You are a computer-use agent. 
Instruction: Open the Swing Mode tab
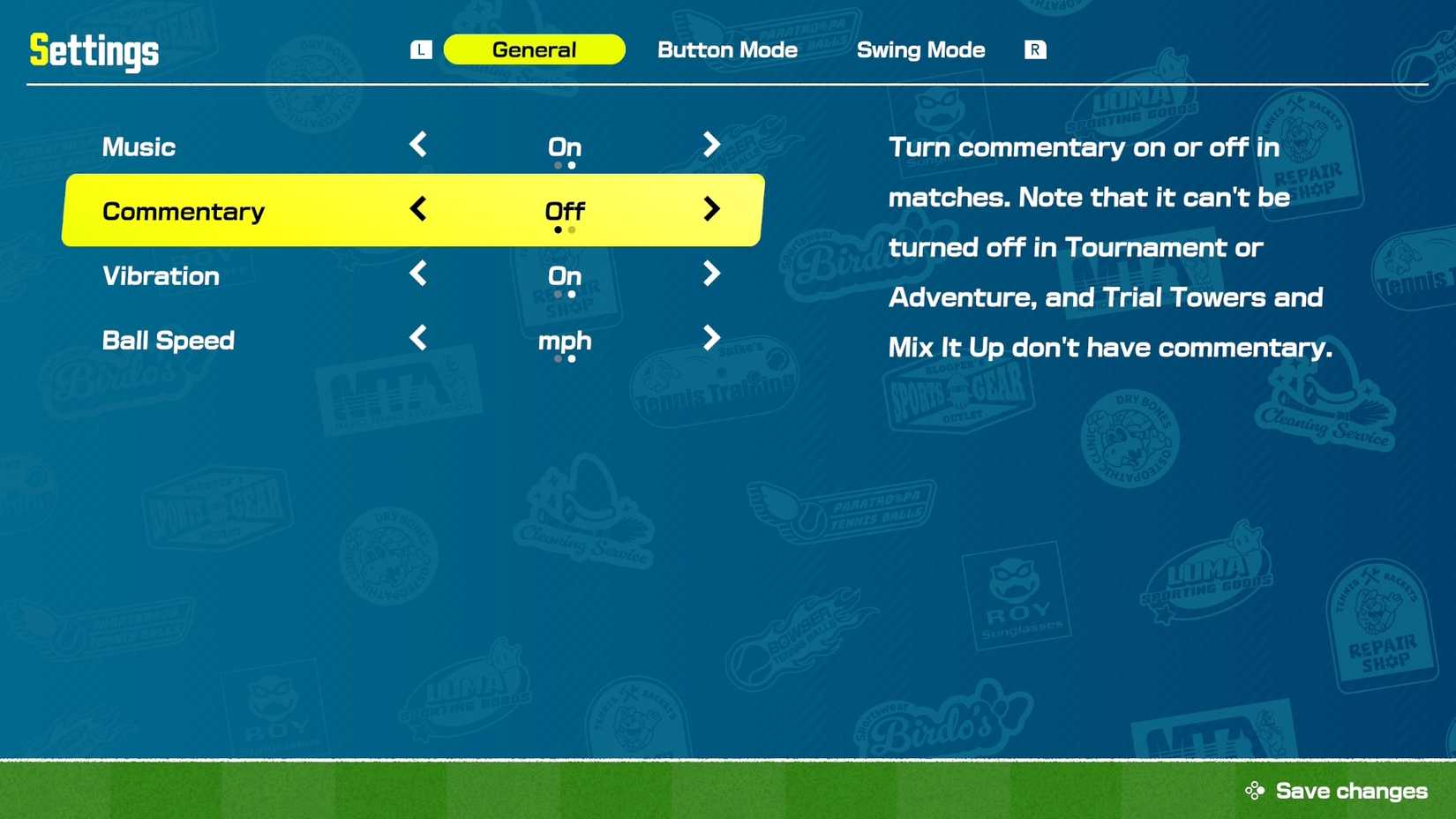pyautogui.click(x=920, y=50)
